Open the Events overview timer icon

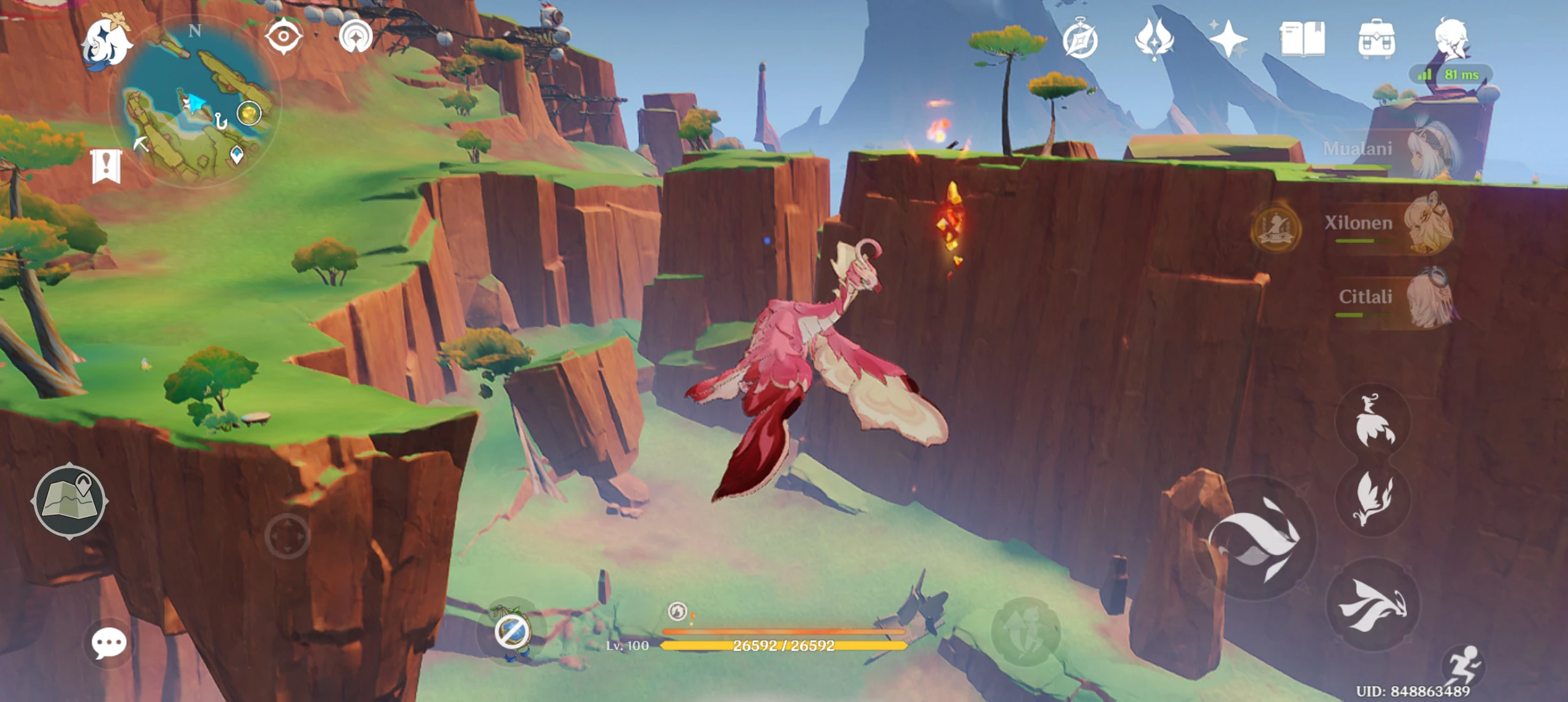click(1081, 39)
